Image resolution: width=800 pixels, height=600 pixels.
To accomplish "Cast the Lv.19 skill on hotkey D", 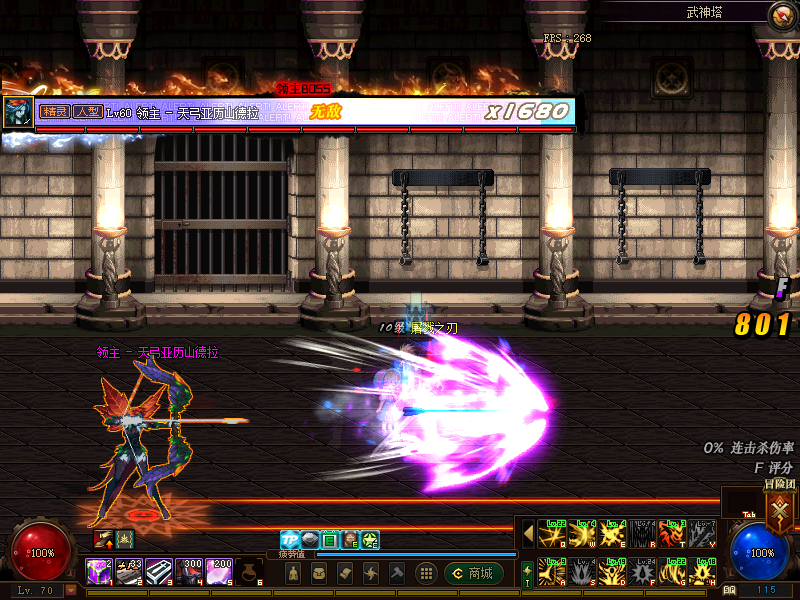I will [614, 571].
